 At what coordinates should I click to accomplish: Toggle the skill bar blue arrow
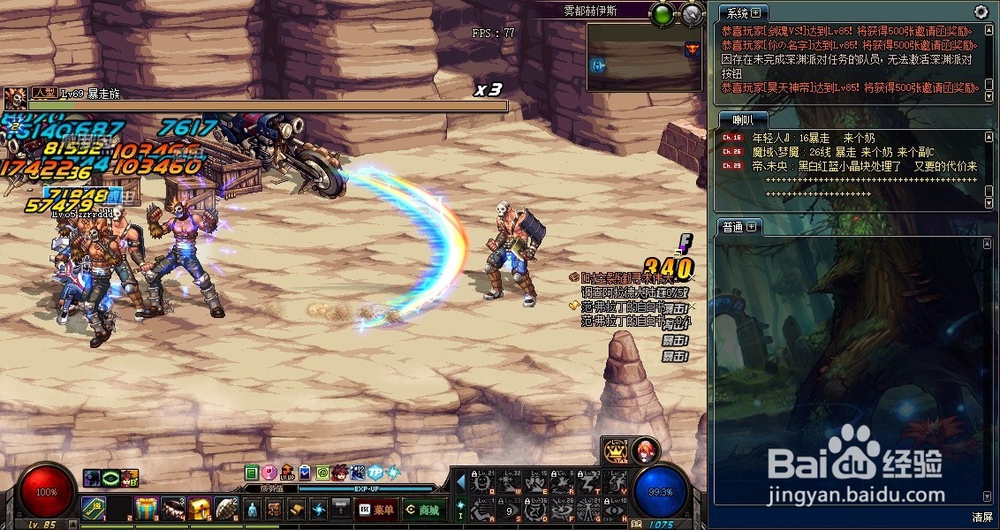pos(461,482)
